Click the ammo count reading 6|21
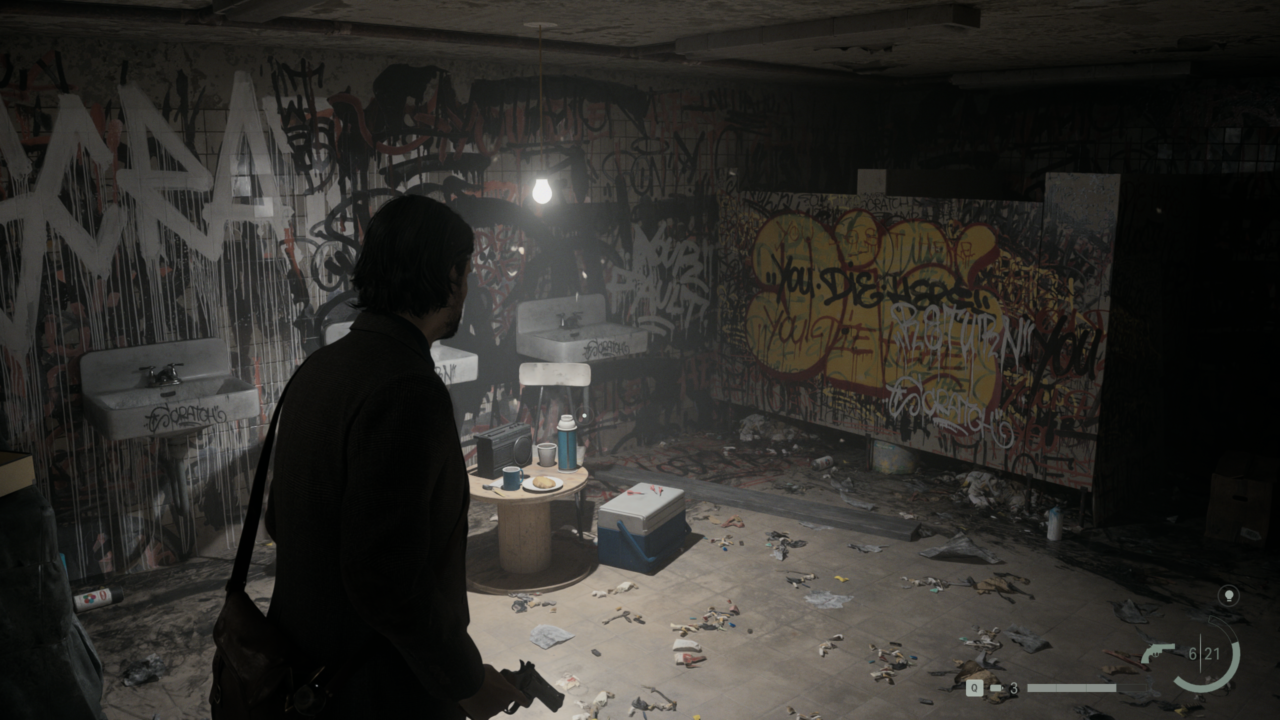The width and height of the screenshot is (1280, 720). 1204,652
